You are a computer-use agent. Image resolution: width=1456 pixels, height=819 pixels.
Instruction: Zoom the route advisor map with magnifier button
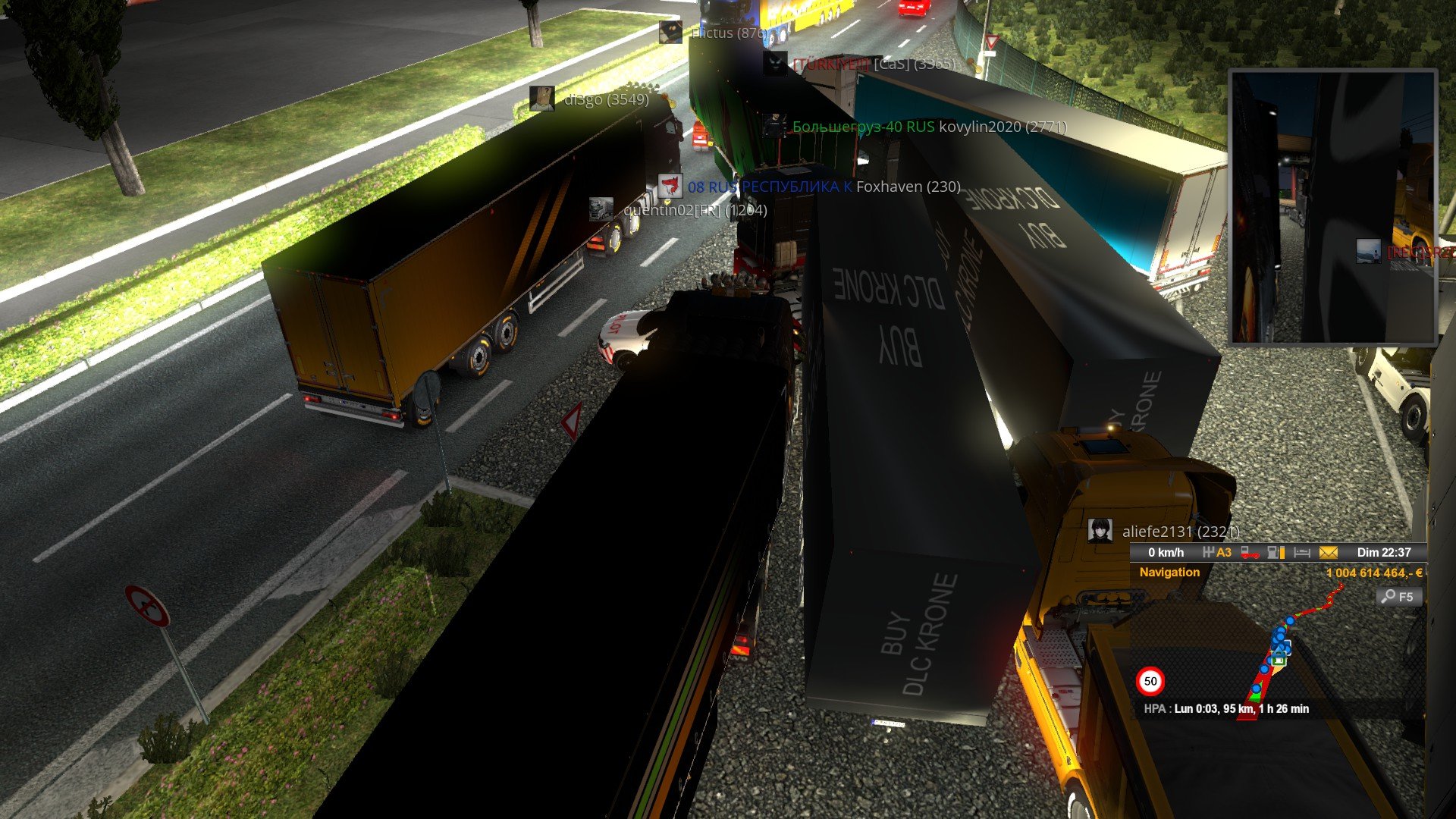tap(1398, 597)
